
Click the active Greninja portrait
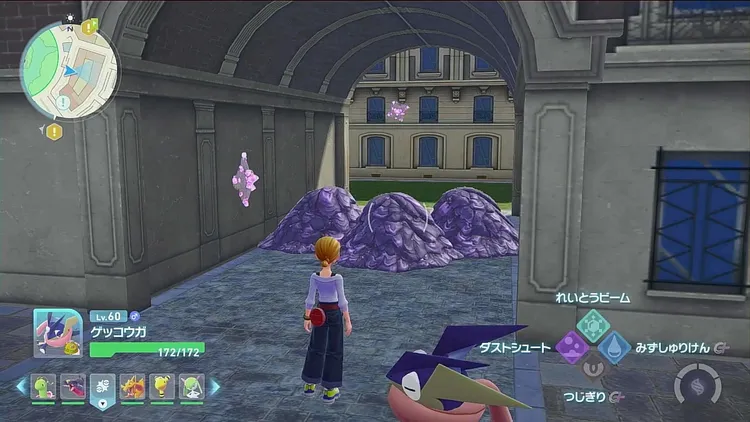click(x=58, y=332)
